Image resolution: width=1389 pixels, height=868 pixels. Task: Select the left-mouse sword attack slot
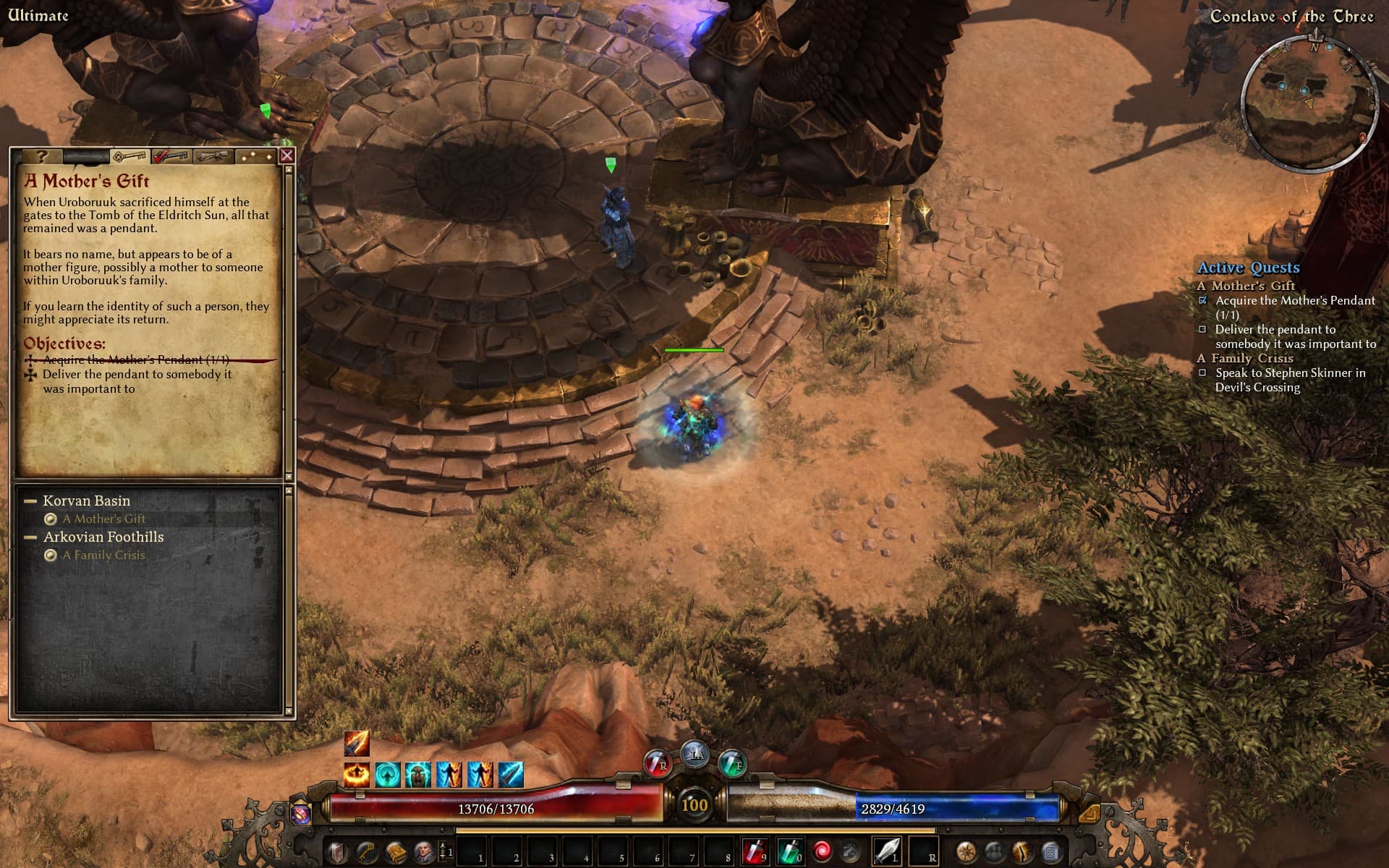pyautogui.click(x=887, y=851)
